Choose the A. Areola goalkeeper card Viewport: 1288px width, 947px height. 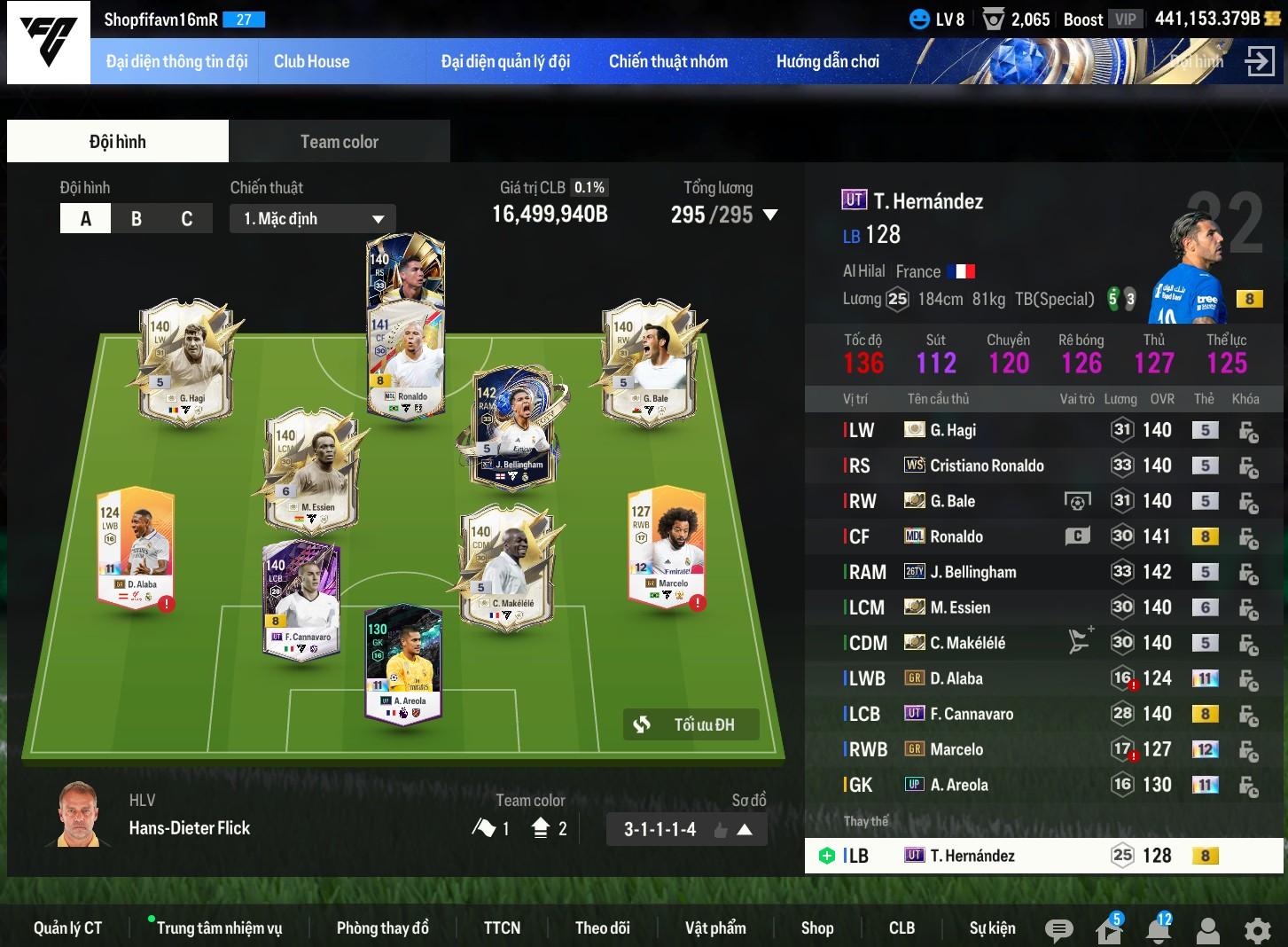[404, 665]
